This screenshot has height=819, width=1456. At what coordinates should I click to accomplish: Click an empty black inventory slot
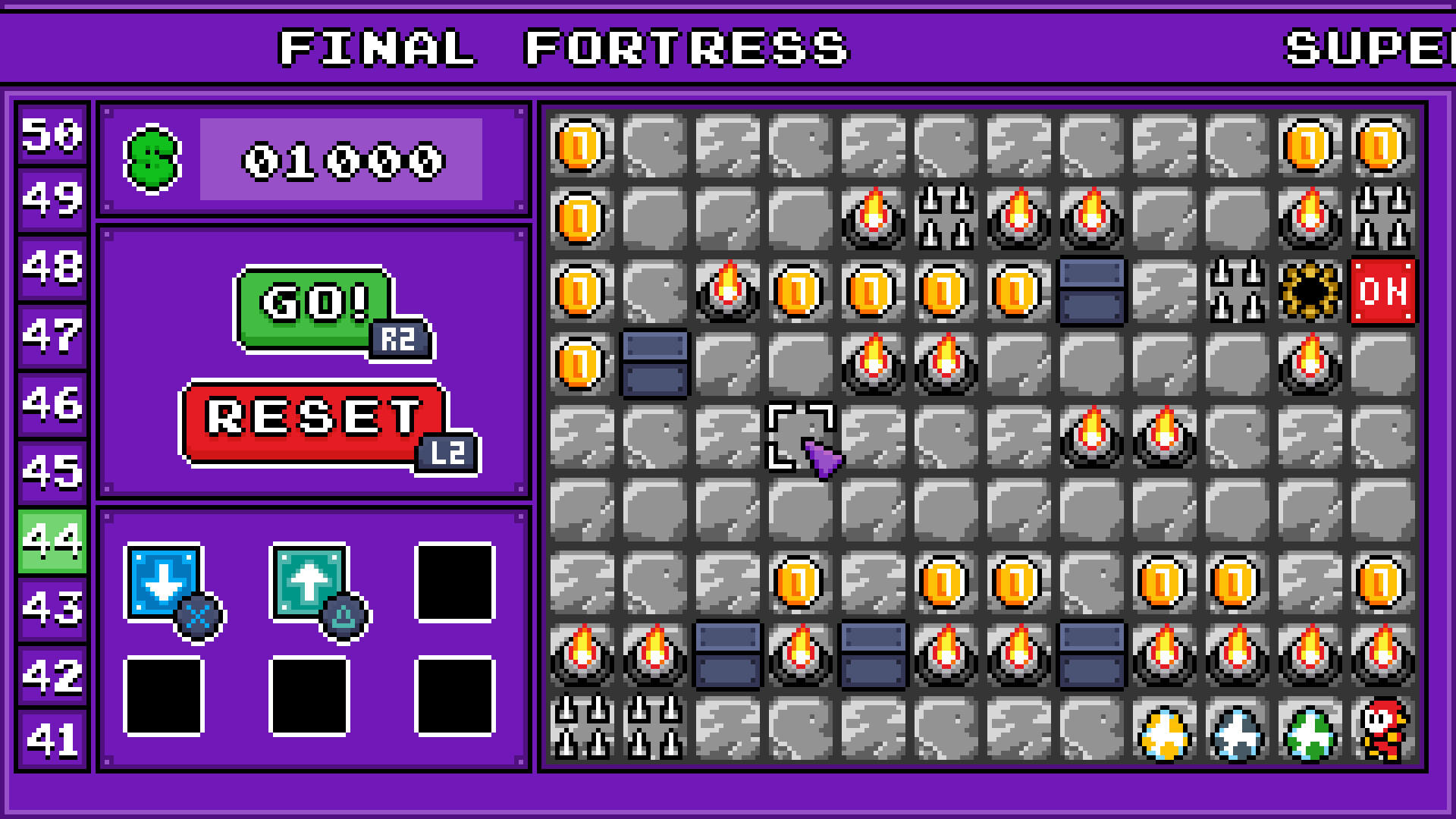453,583
